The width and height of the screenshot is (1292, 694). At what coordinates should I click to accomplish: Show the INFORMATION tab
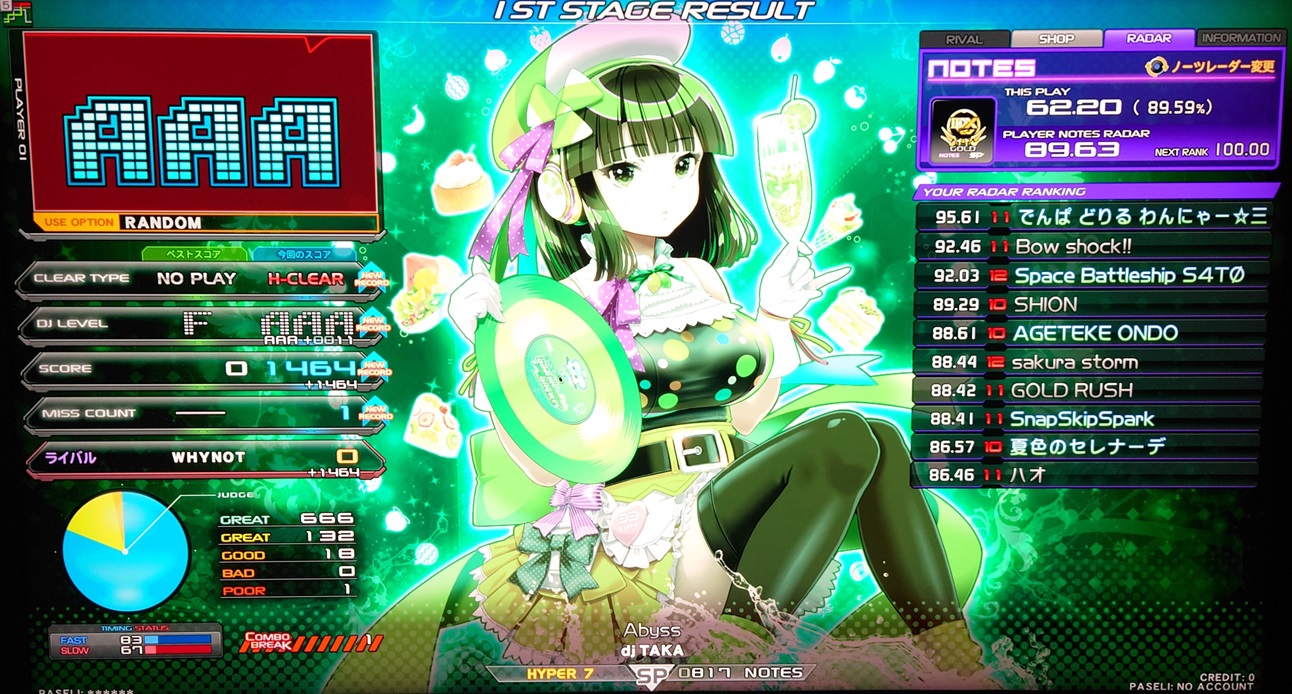point(1241,38)
